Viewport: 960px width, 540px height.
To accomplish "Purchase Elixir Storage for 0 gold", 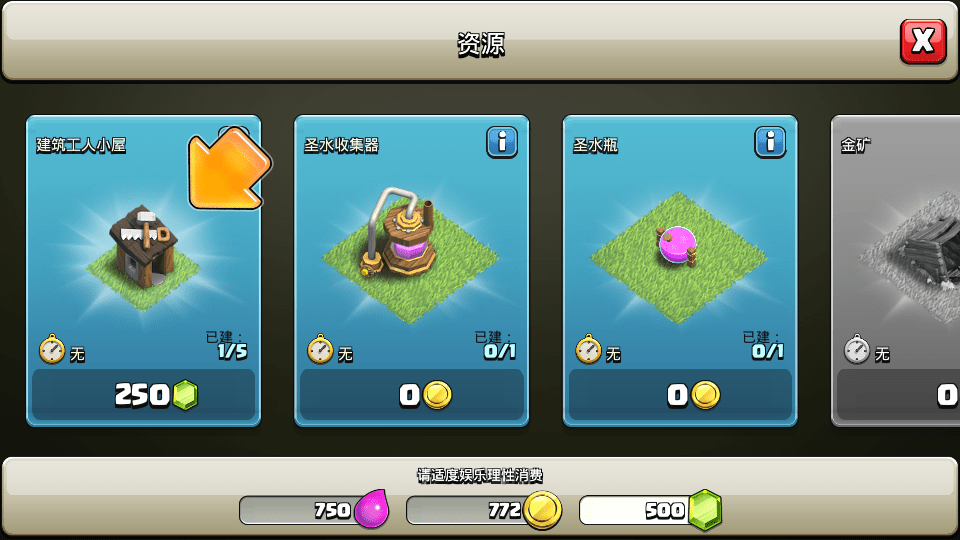I will tap(679, 395).
